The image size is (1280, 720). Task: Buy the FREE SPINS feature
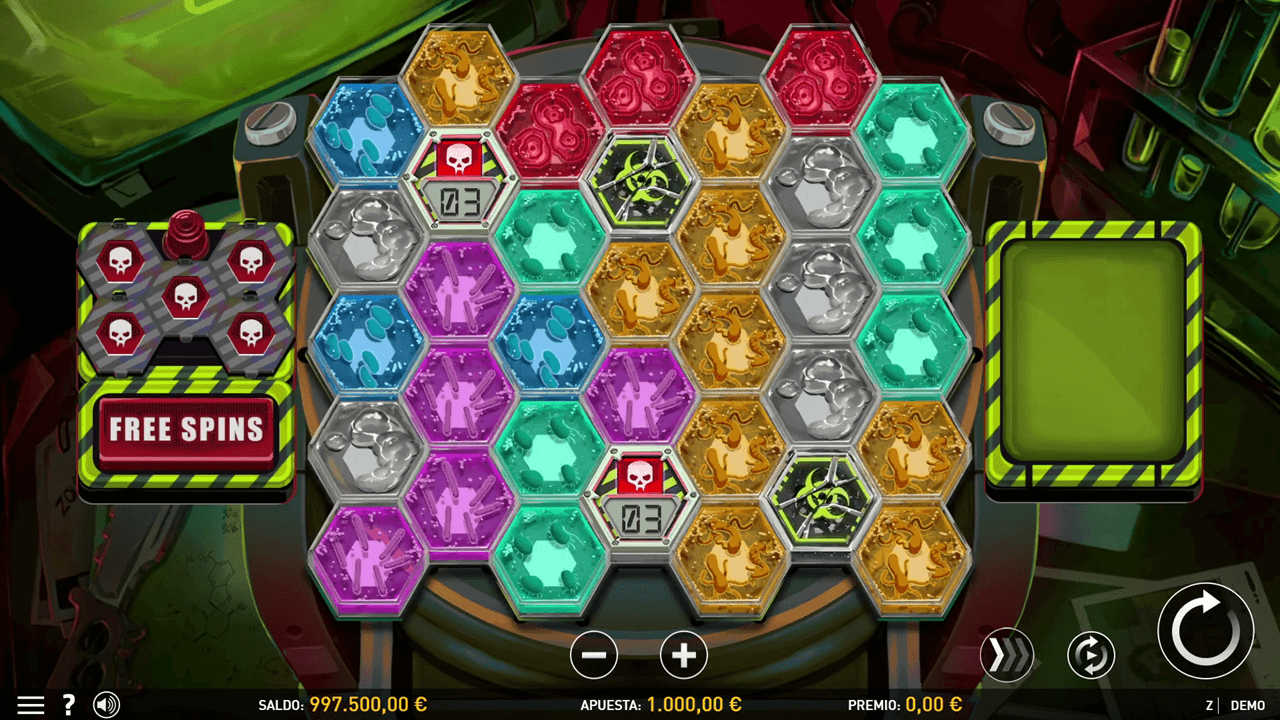point(186,431)
